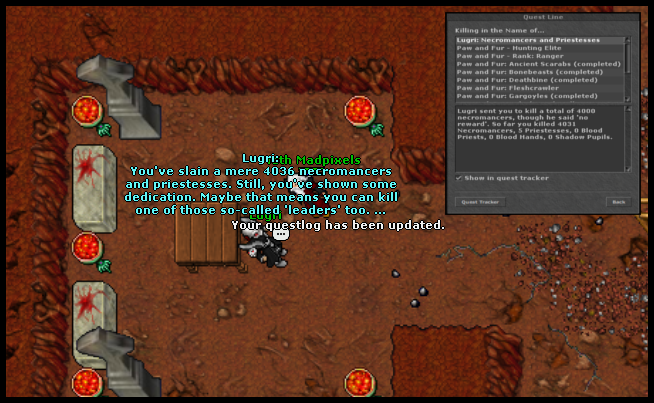The image size is (654, 403).
Task: Open the Quest Tracker button
Action: 480,201
